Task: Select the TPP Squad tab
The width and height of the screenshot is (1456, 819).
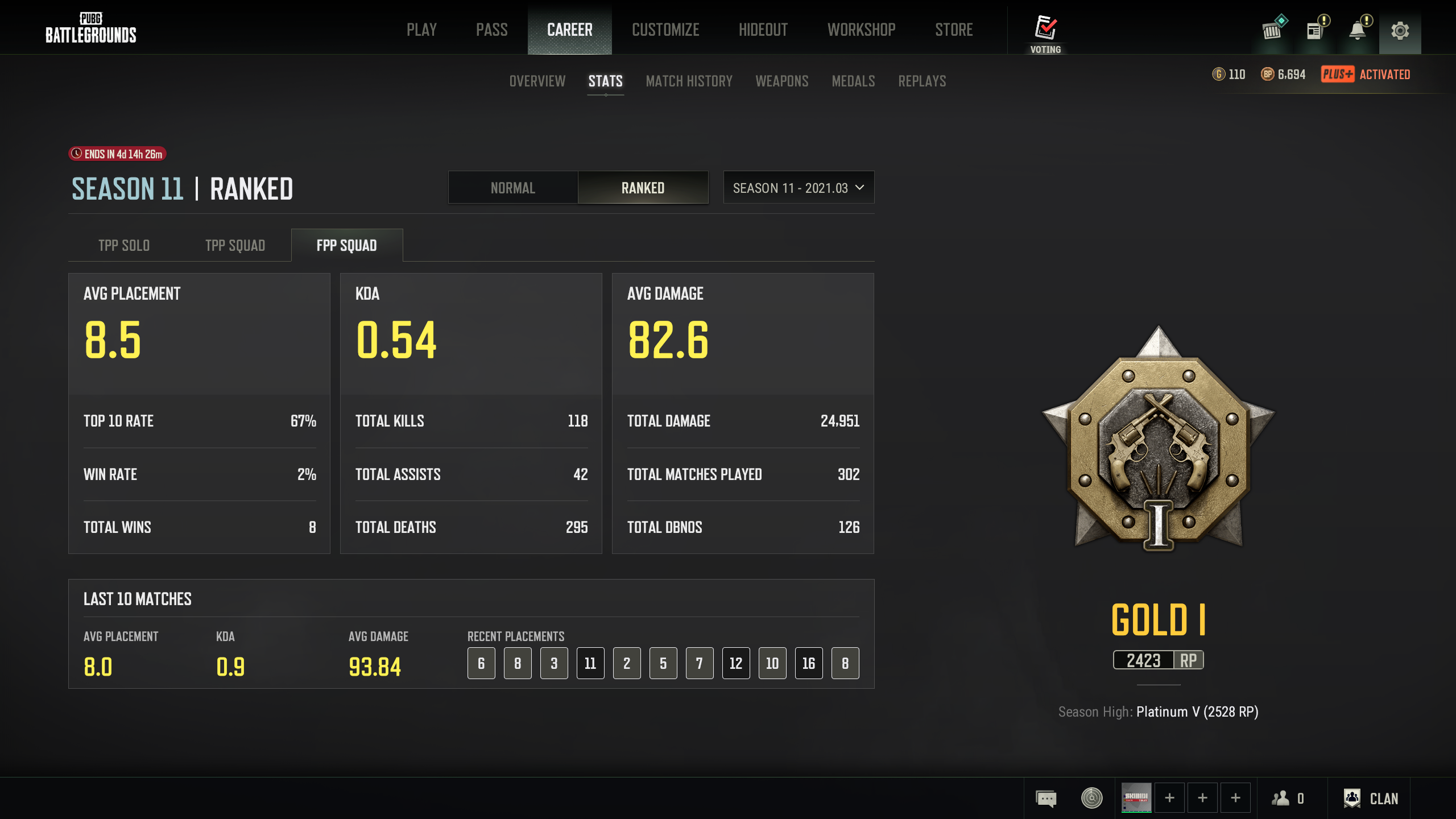Action: (x=235, y=246)
